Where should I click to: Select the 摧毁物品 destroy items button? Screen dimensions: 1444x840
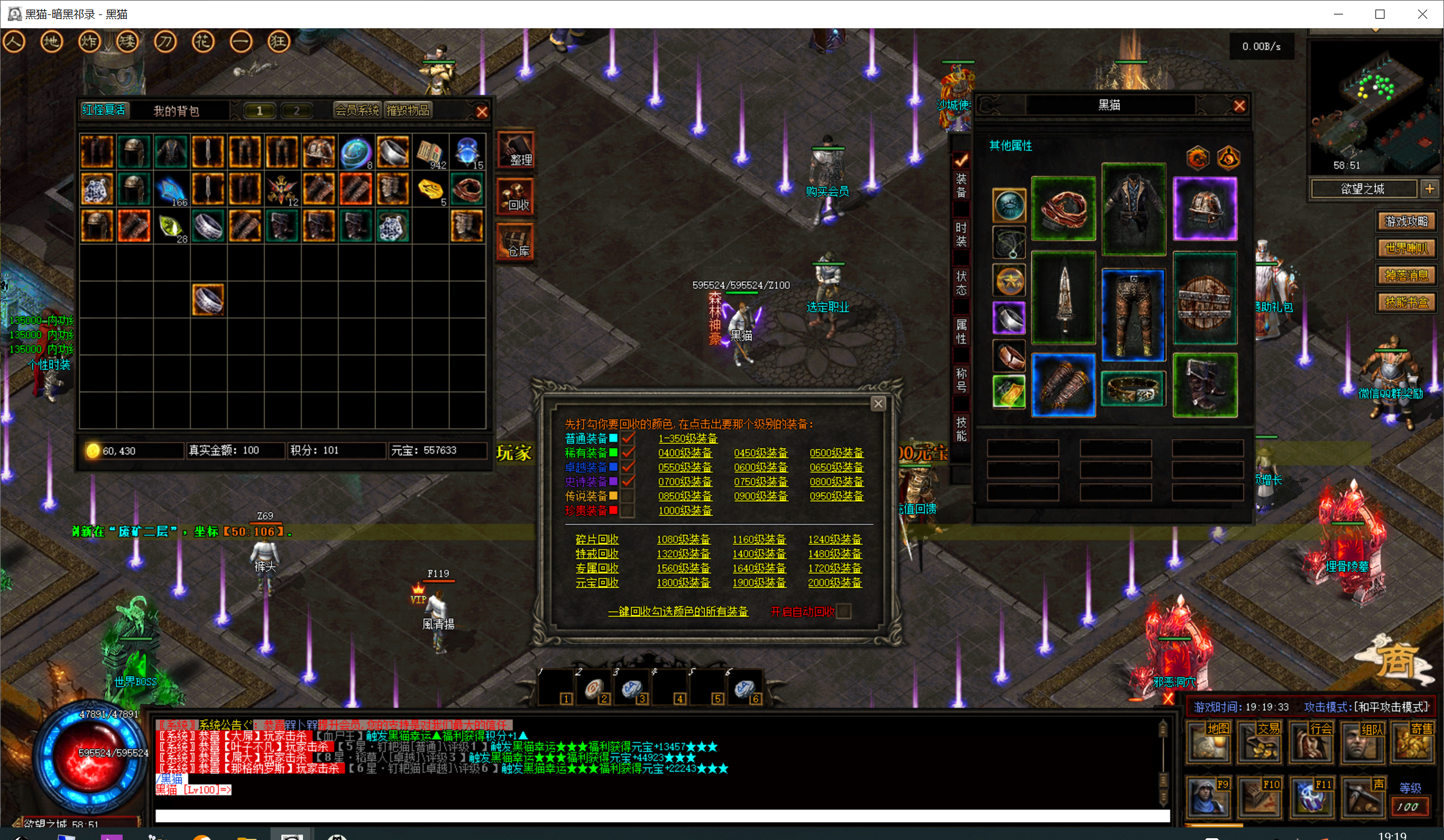coord(408,111)
